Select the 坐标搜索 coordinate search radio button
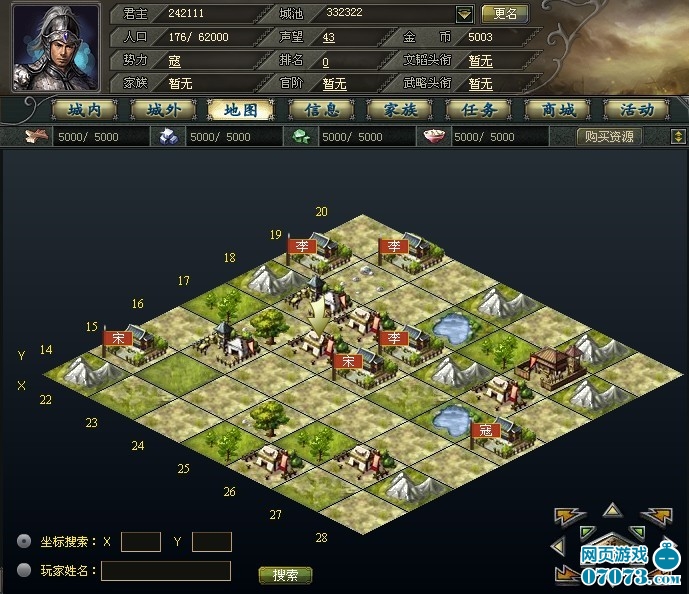689x594 pixels. tap(24, 541)
